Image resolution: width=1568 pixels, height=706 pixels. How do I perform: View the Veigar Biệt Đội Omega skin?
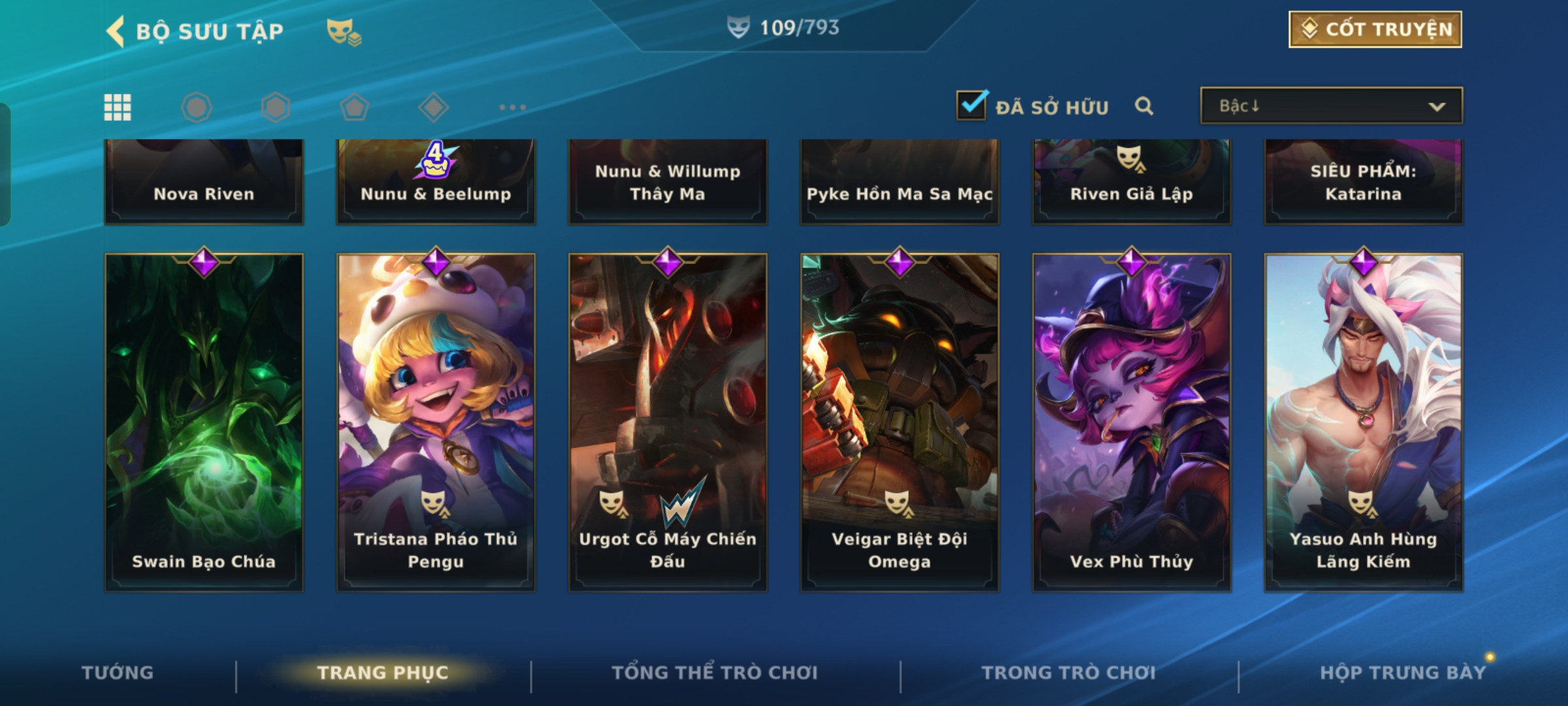[x=900, y=422]
